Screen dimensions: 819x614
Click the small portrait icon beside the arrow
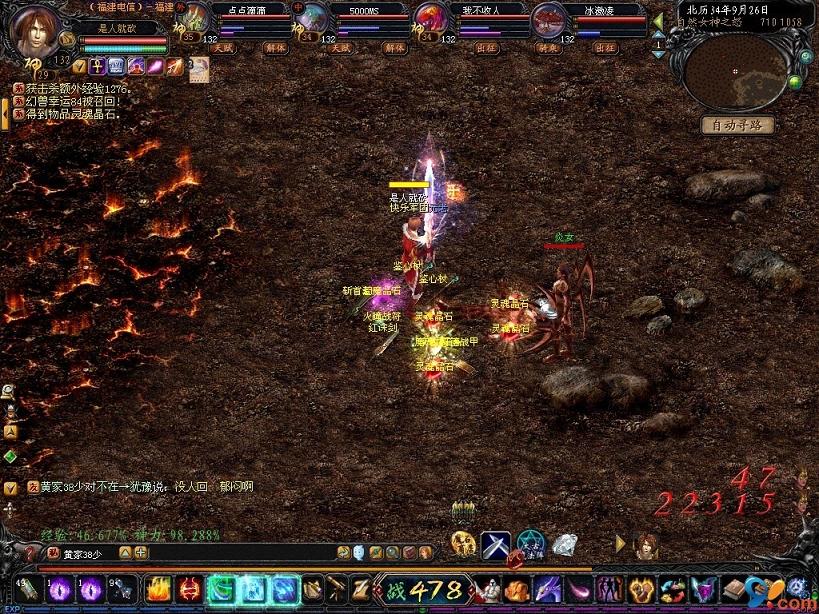coord(646,545)
